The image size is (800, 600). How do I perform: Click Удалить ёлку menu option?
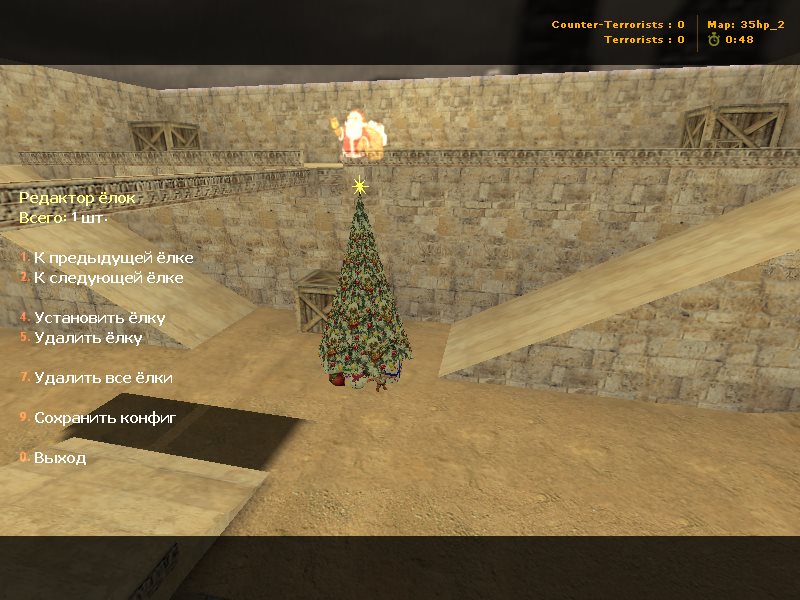point(88,338)
